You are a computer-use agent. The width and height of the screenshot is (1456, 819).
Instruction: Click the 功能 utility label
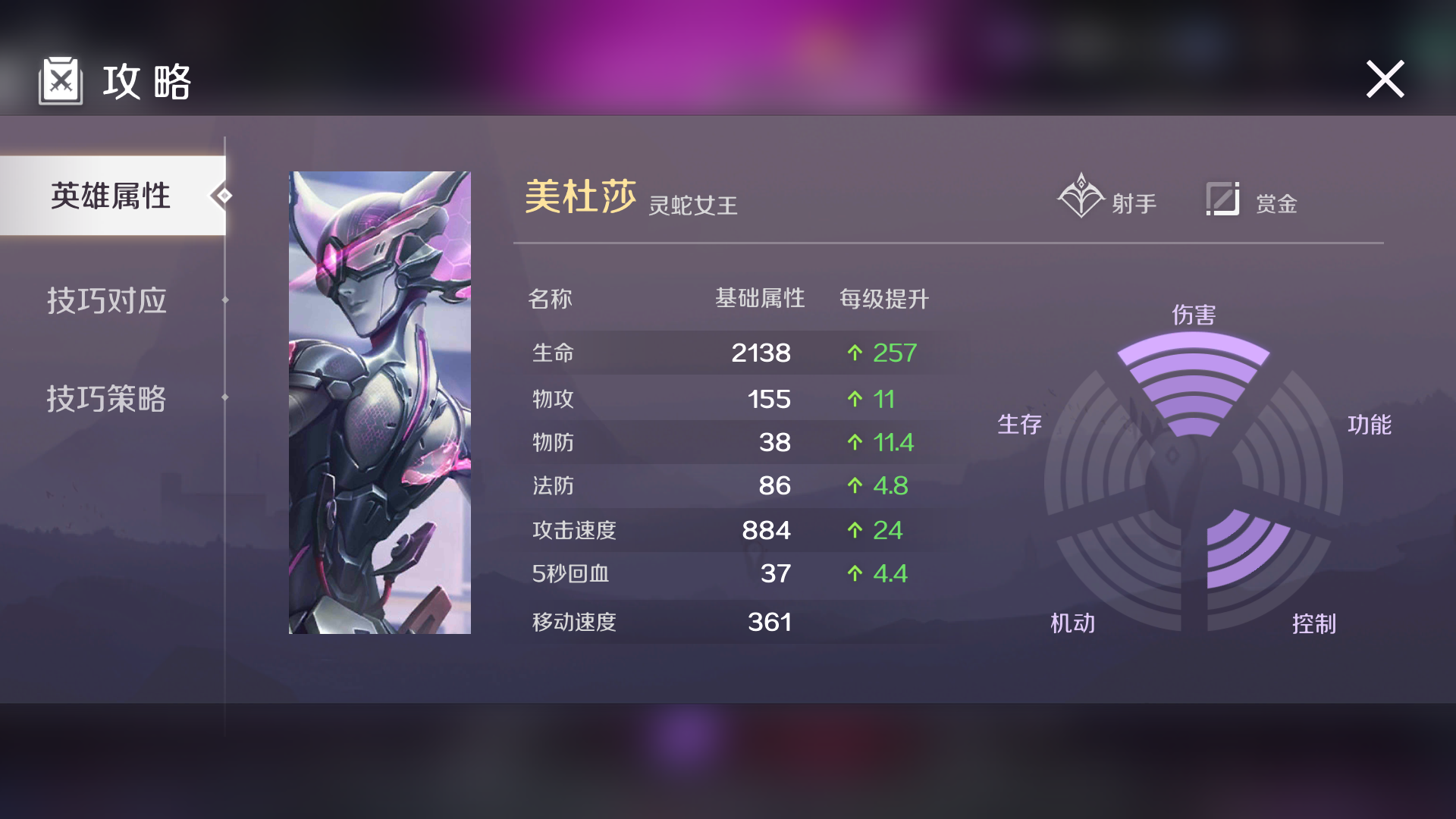(x=1370, y=425)
